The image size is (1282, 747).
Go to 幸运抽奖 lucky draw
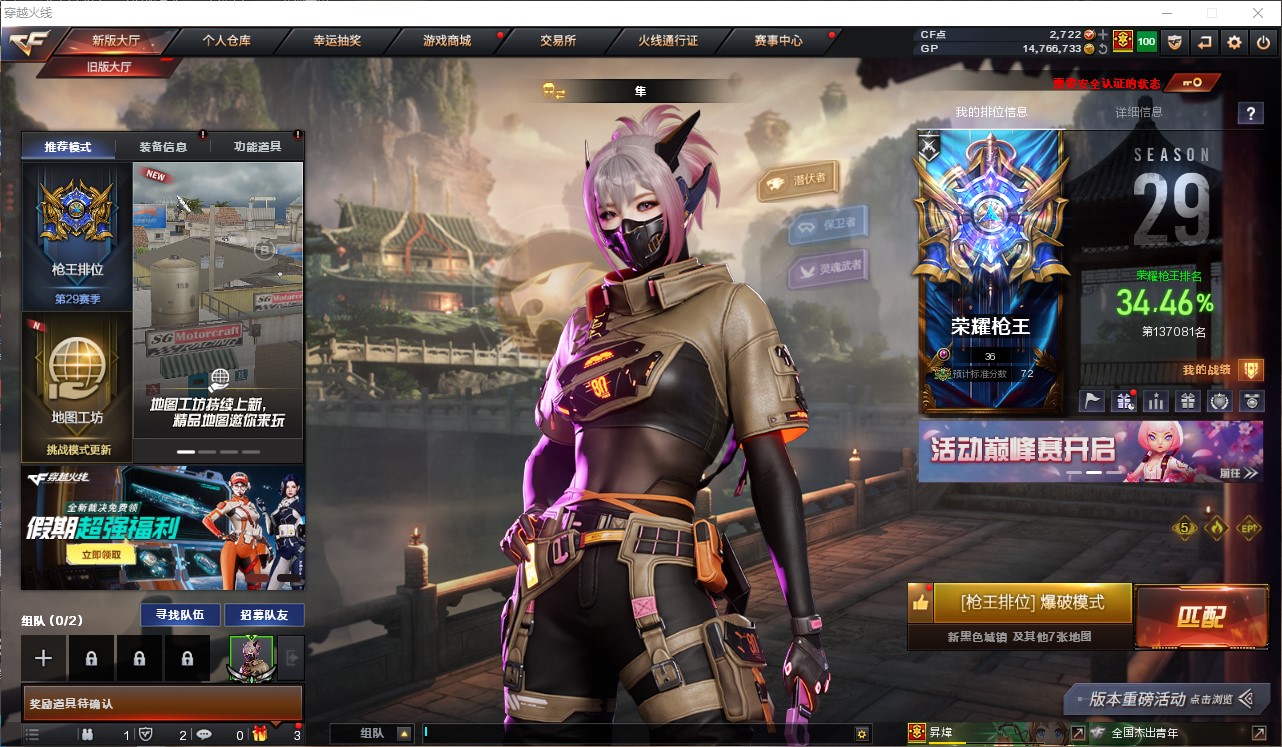(337, 41)
